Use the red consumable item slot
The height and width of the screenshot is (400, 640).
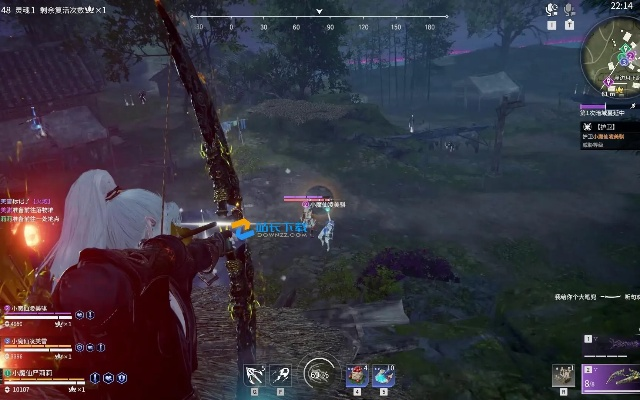[357, 375]
